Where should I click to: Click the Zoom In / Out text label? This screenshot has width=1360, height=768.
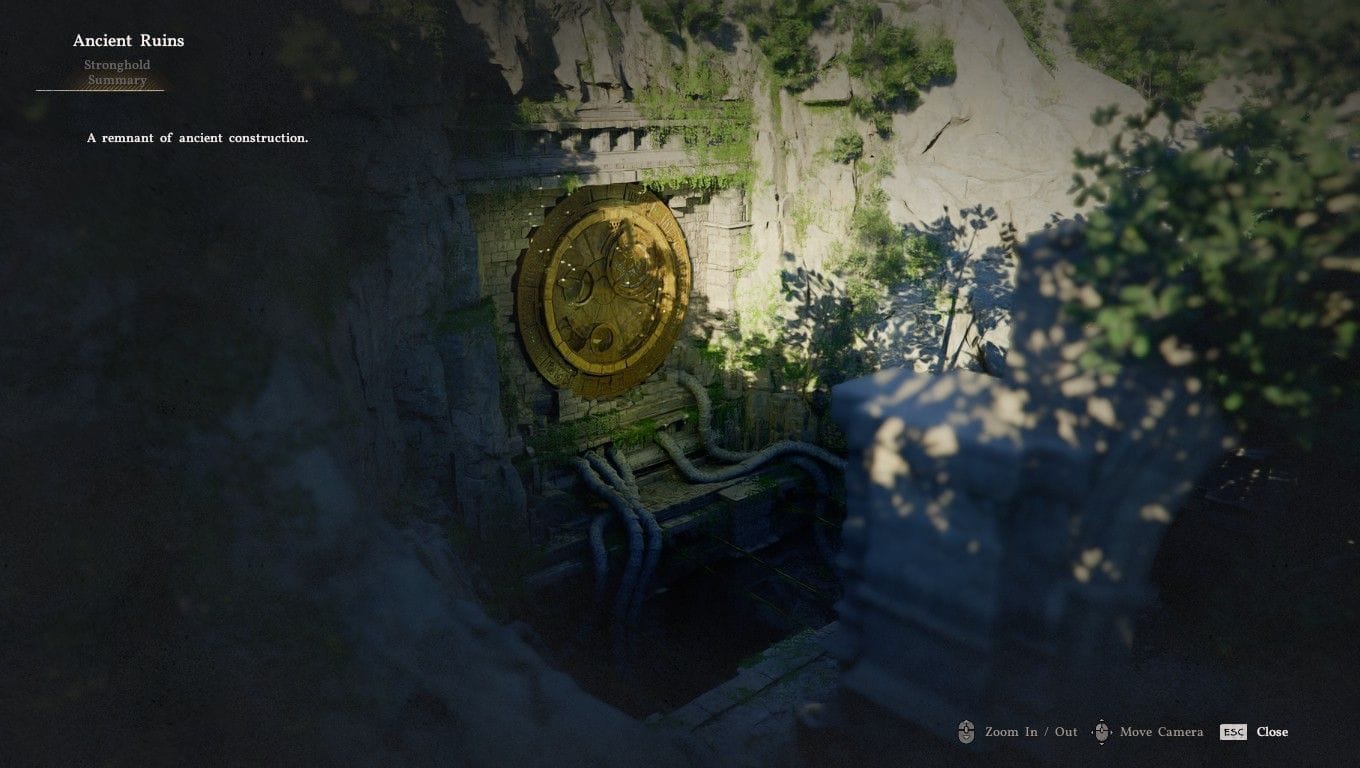coord(1030,731)
